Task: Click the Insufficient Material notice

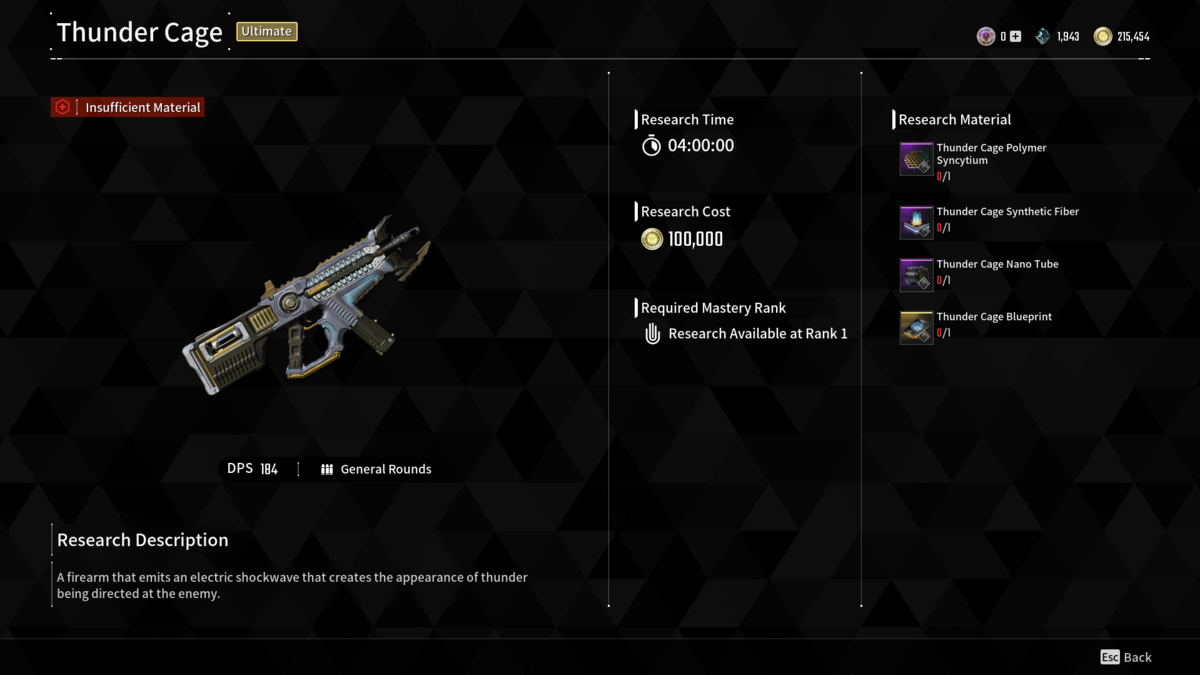Action: click(128, 107)
